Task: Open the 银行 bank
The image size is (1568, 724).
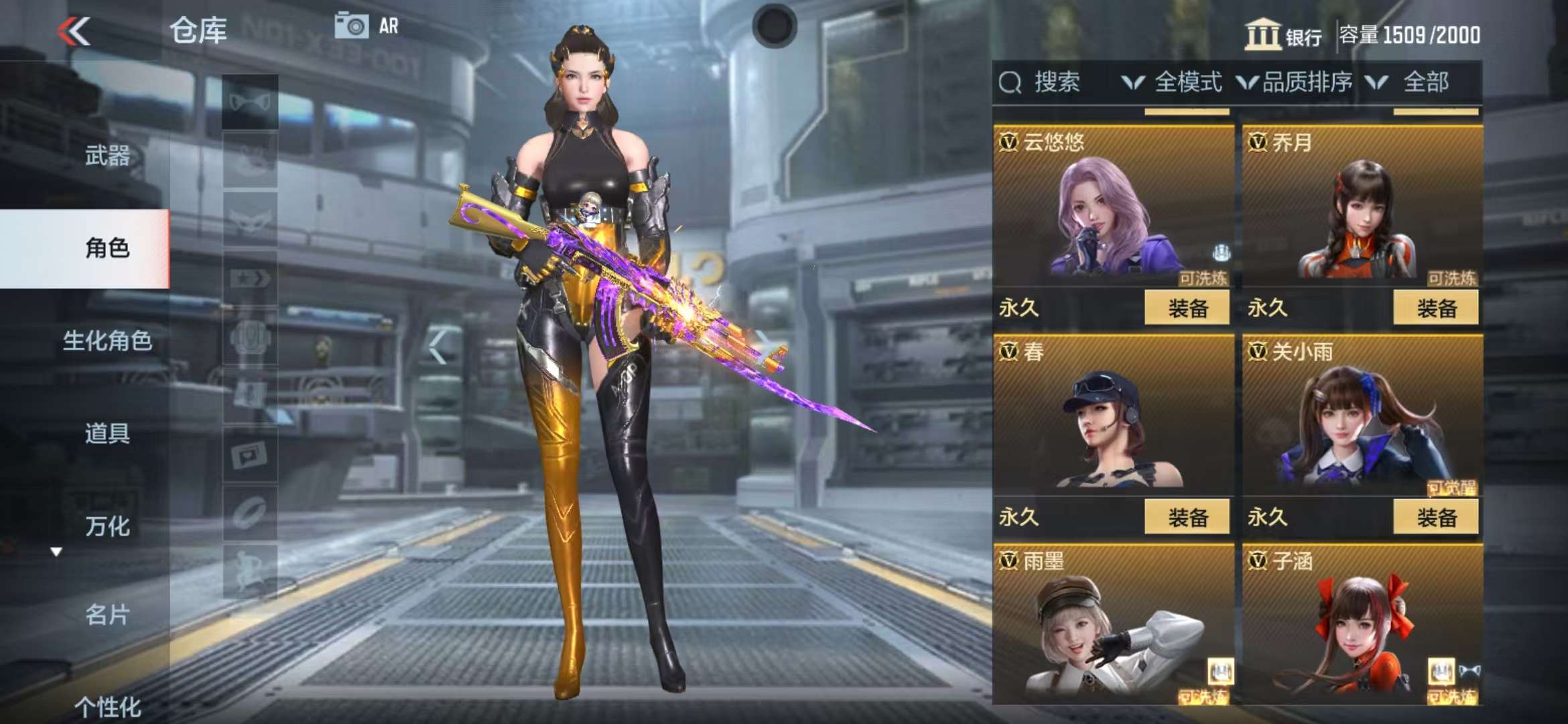Action: coord(1283,35)
